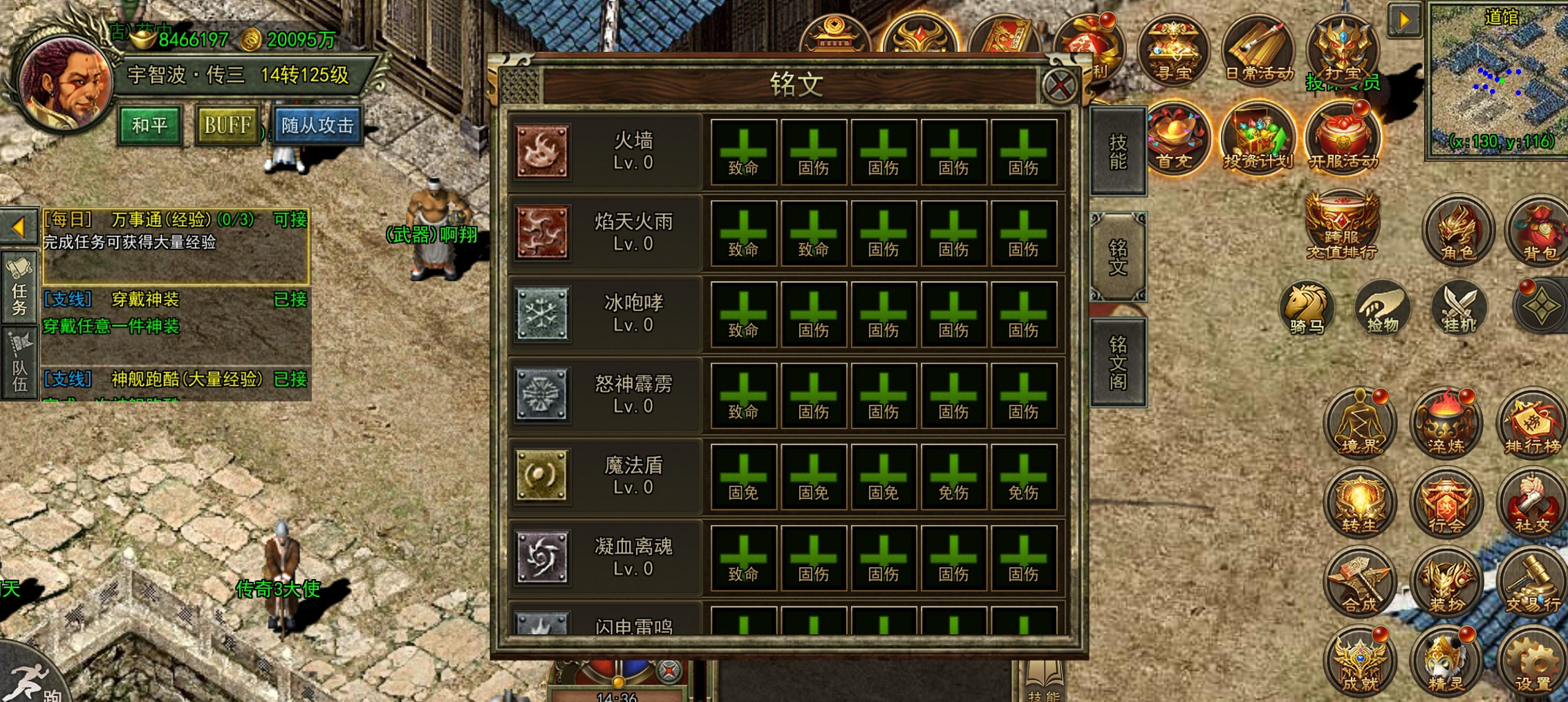Toggle the 和平 attack mode button
The height and width of the screenshot is (702, 1568).
pyautogui.click(x=150, y=125)
